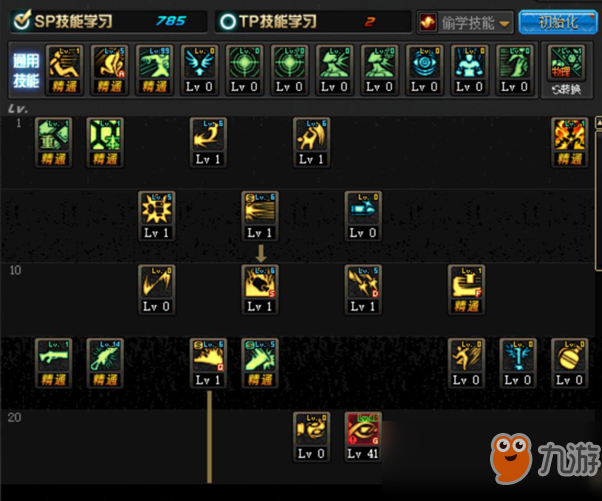Select the yellow starburst skill at Lv 1

[157, 214]
